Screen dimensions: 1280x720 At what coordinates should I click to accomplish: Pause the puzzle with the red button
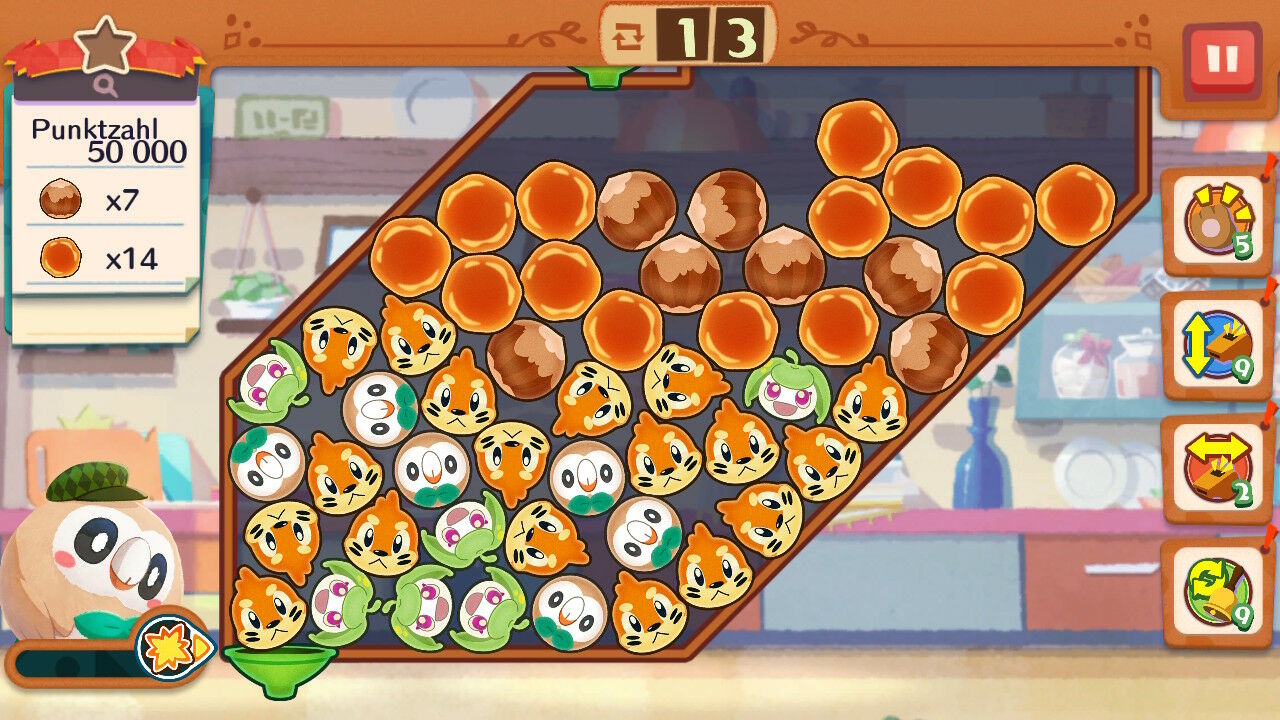tap(1221, 59)
